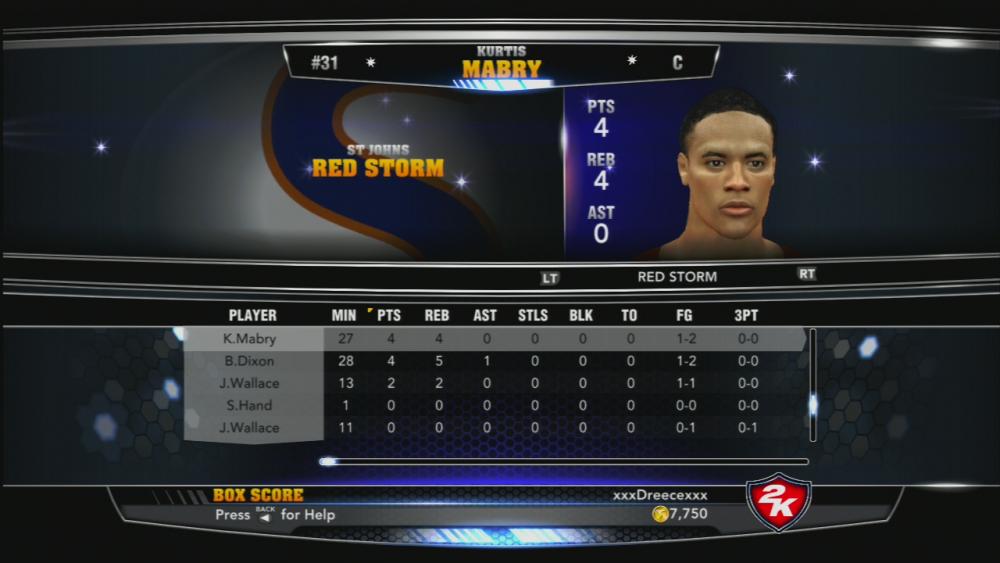Select the S.Hand player row

click(250, 405)
